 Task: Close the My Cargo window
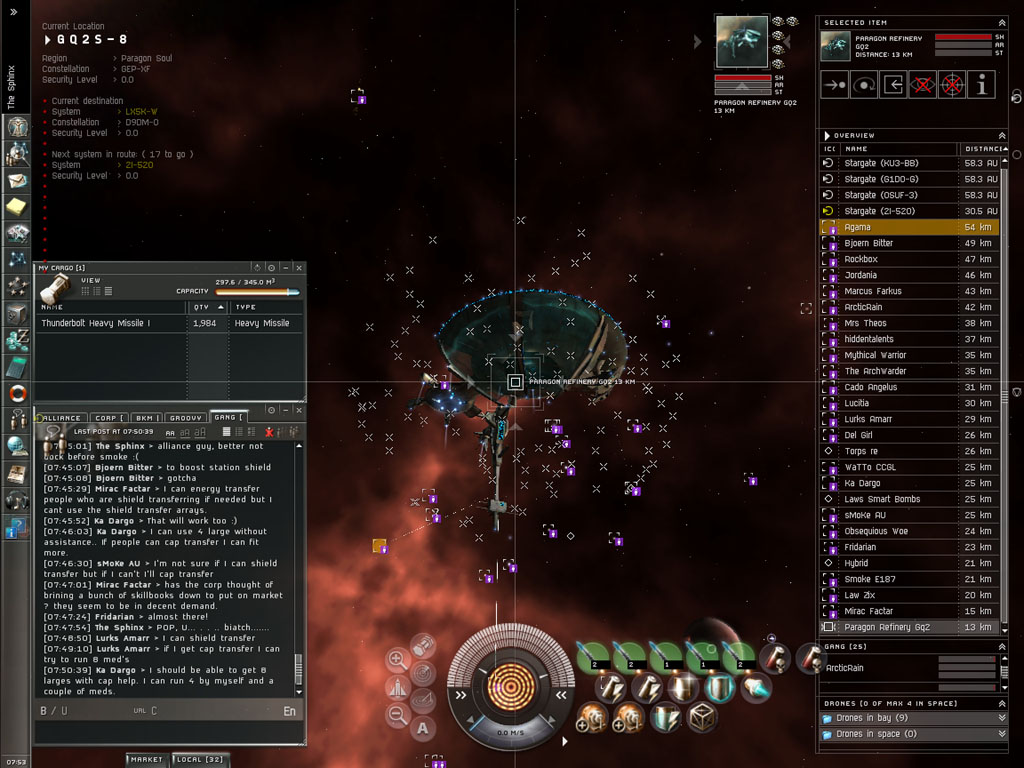click(x=298, y=268)
